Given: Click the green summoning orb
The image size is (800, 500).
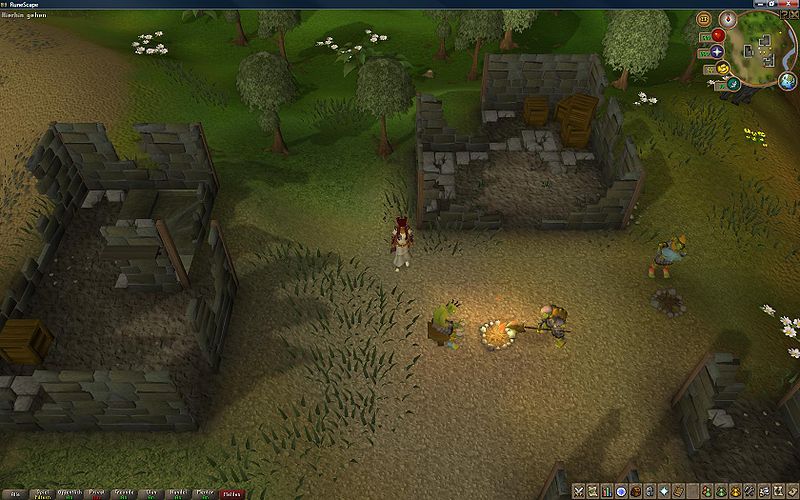Looking at the screenshot, I should [x=733, y=83].
